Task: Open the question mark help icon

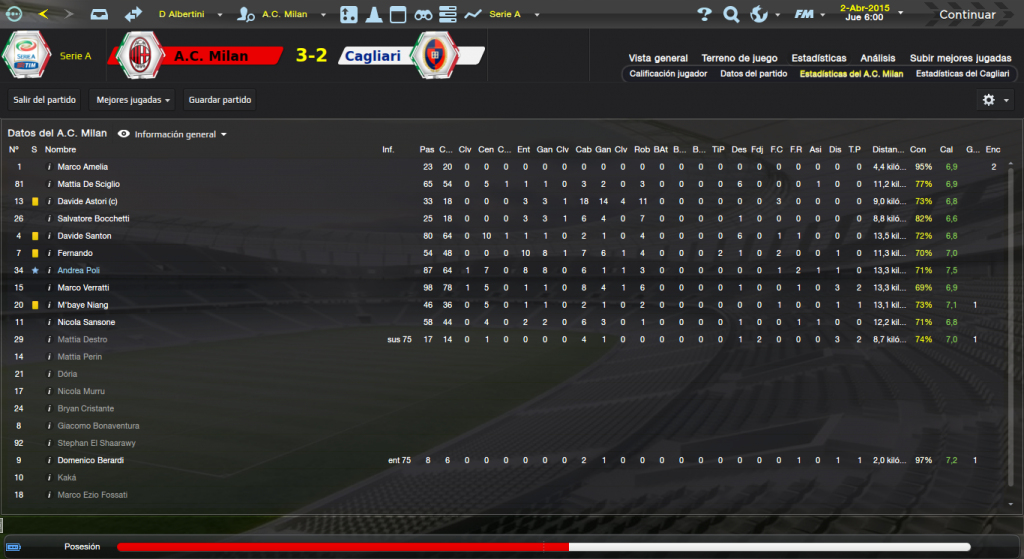Action: click(x=704, y=15)
